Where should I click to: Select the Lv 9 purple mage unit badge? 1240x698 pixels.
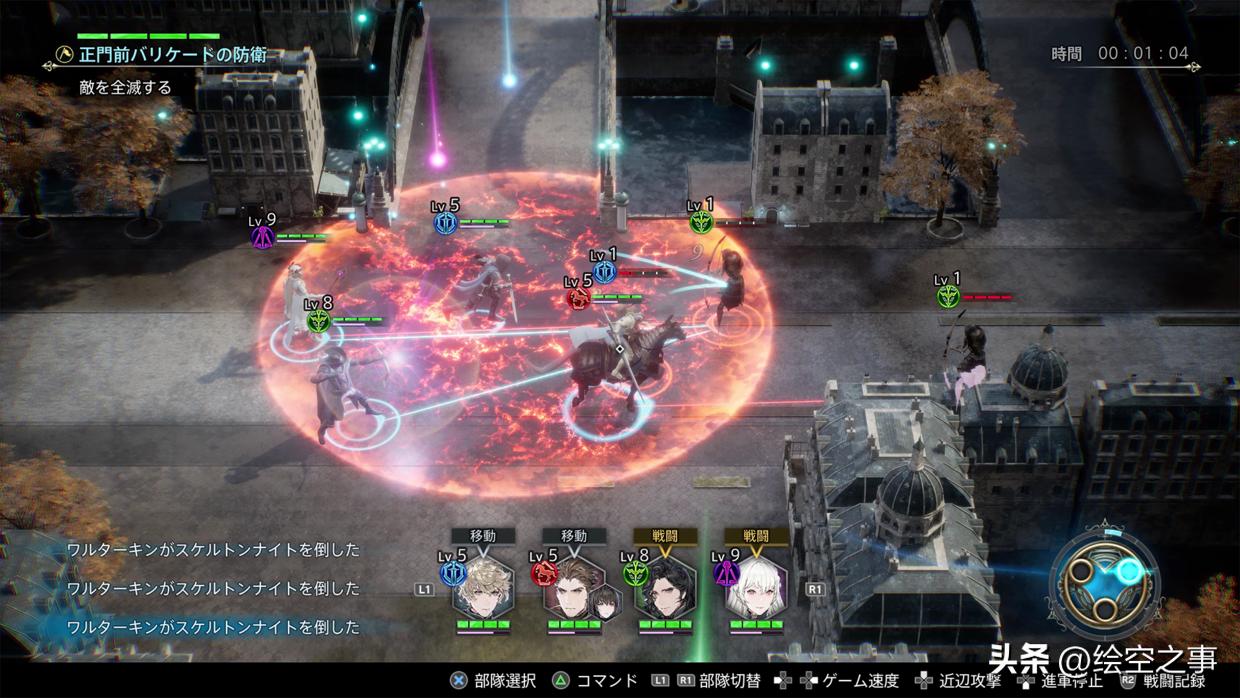point(263,238)
